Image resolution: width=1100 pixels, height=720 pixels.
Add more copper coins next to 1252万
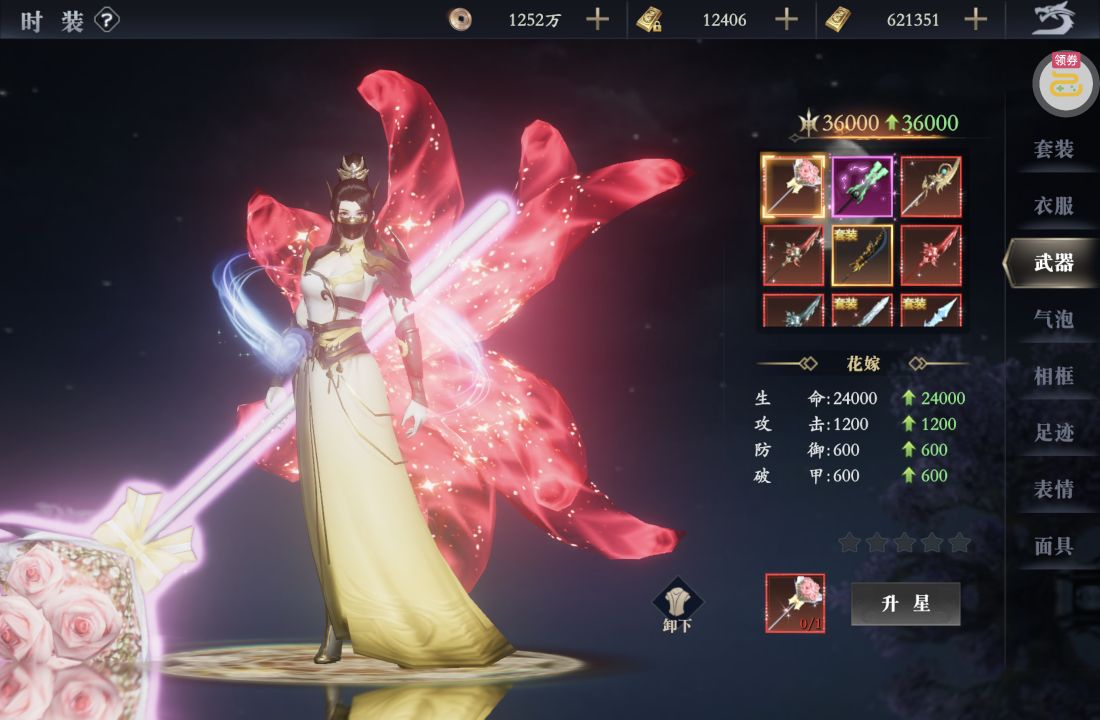(x=597, y=19)
